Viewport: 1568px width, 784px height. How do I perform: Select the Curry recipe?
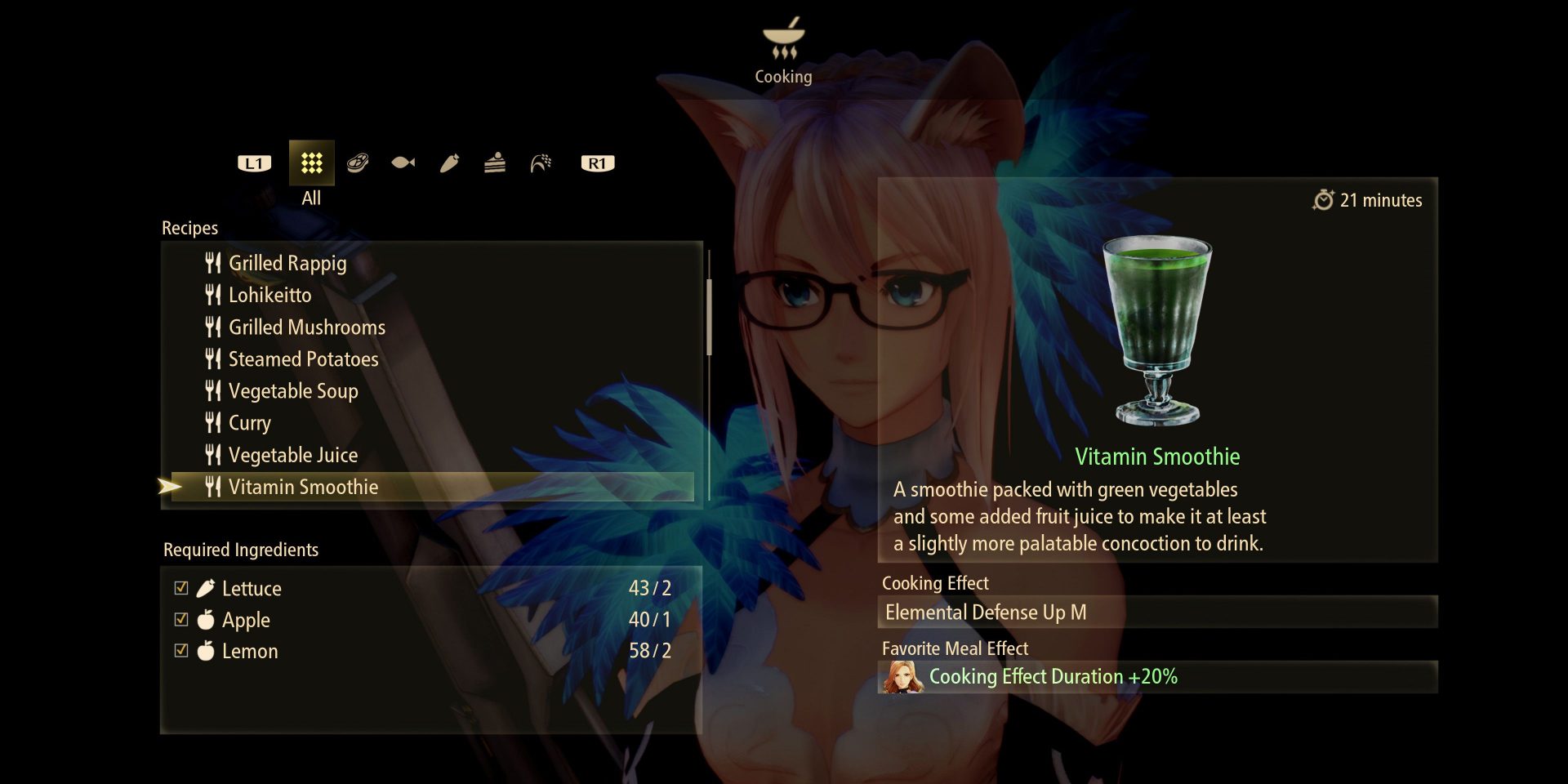coord(249,423)
